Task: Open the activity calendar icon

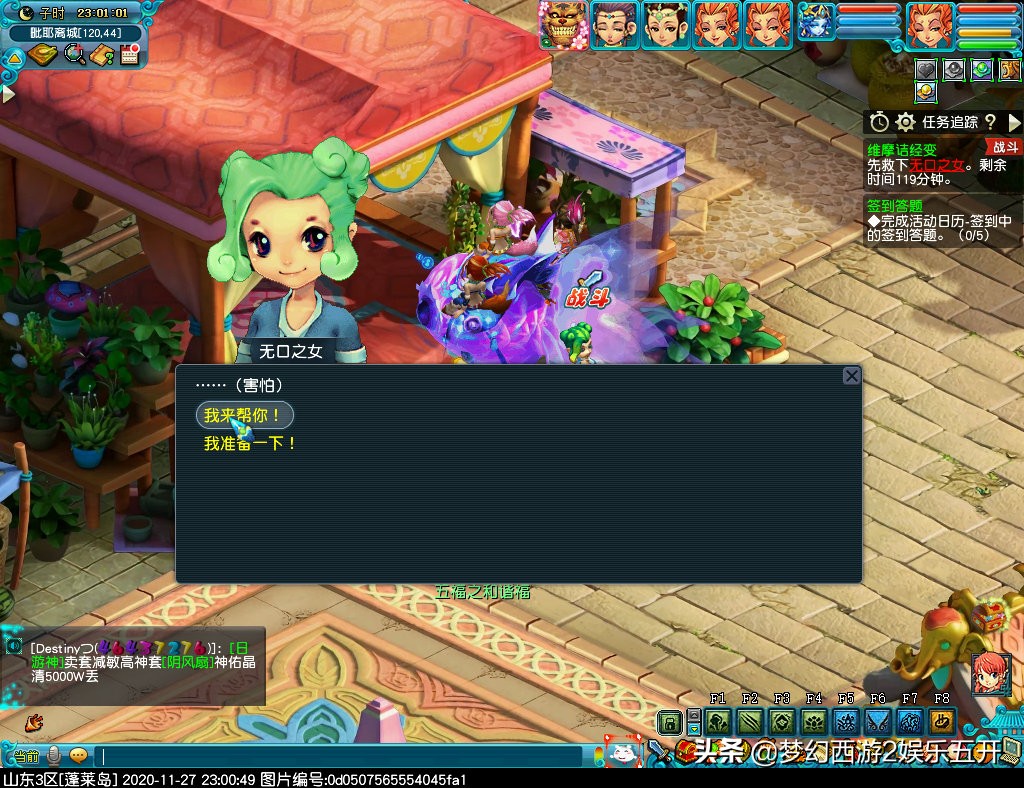Action: pos(128,54)
